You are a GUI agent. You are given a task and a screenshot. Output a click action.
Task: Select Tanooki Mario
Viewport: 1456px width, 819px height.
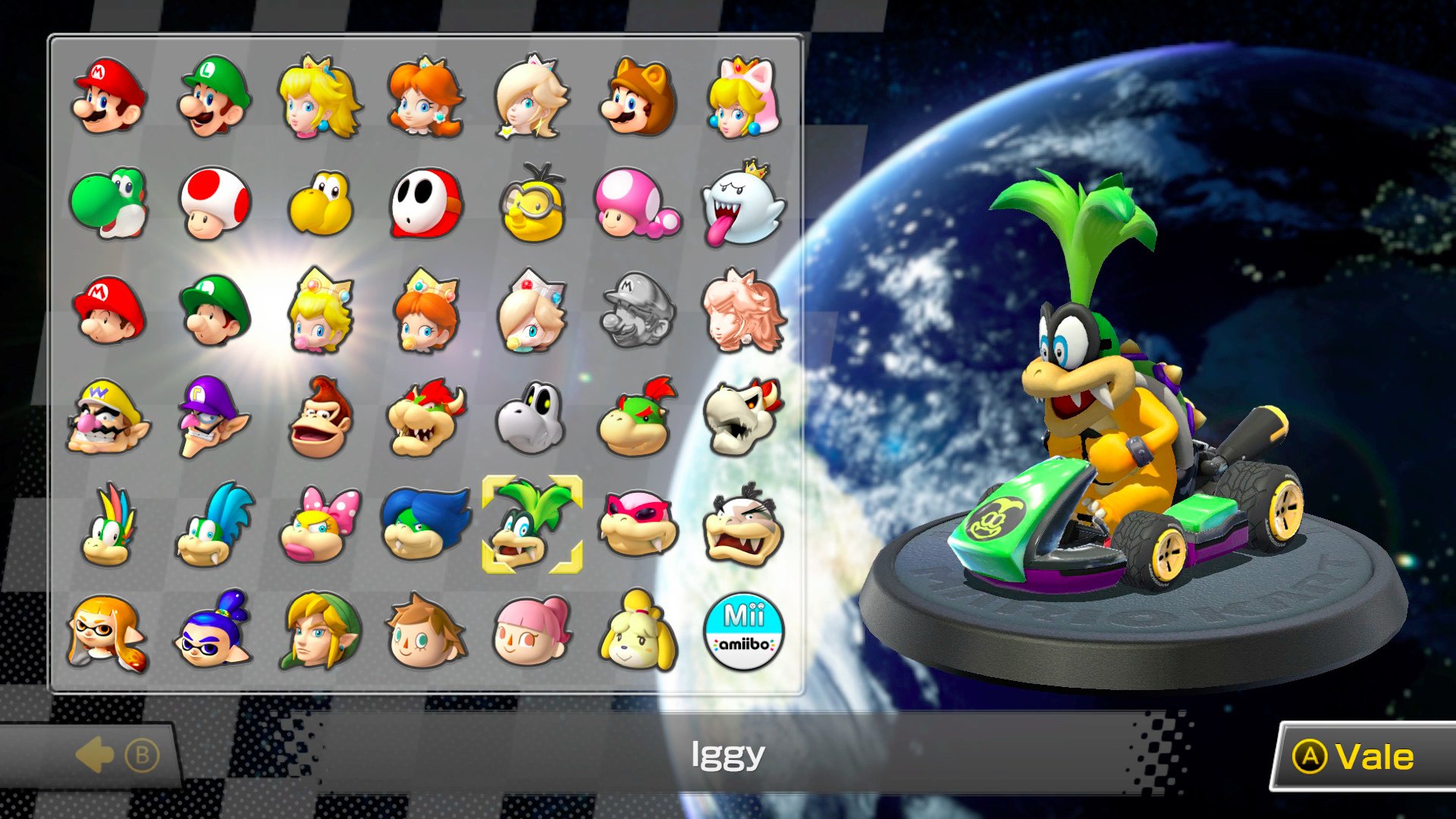coord(638,97)
